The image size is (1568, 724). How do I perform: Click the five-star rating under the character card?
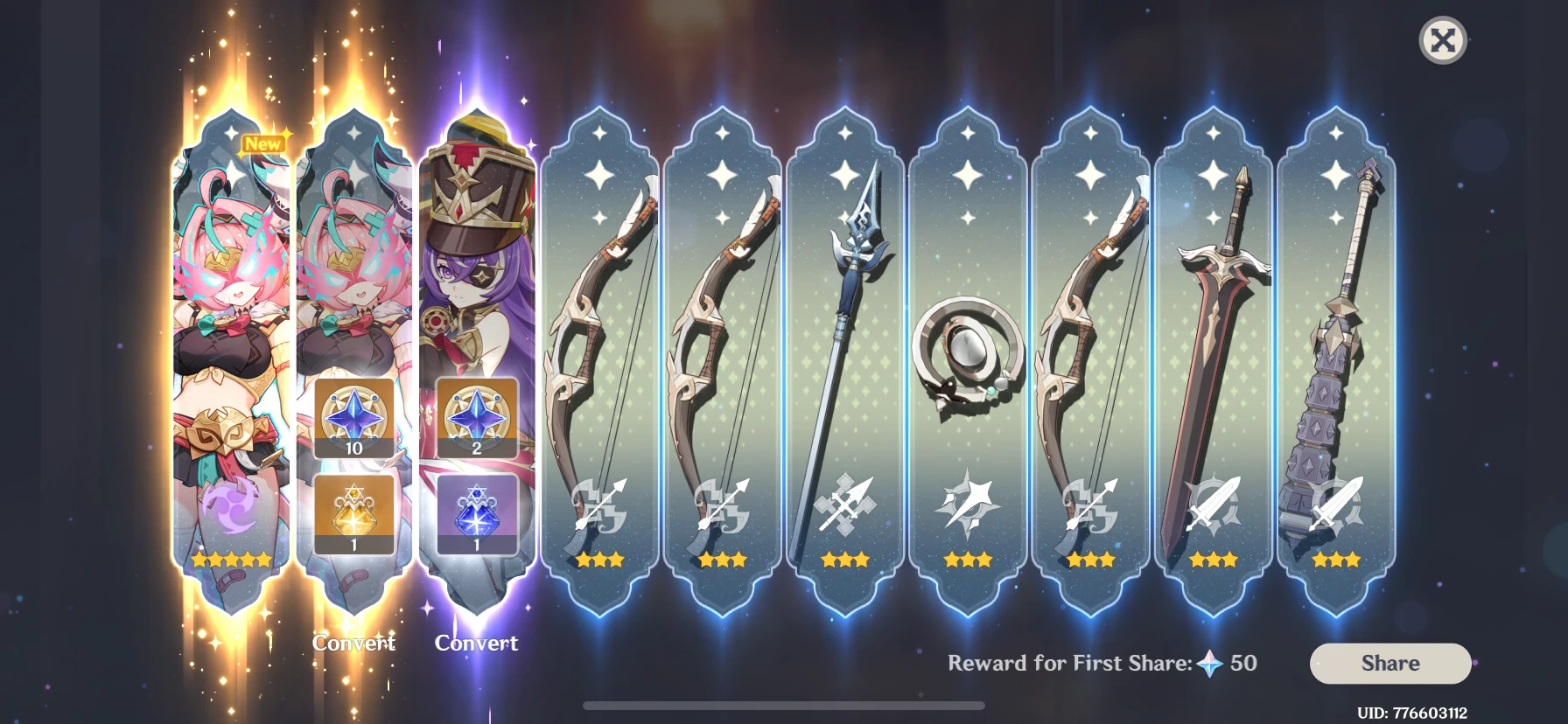pyautogui.click(x=232, y=560)
